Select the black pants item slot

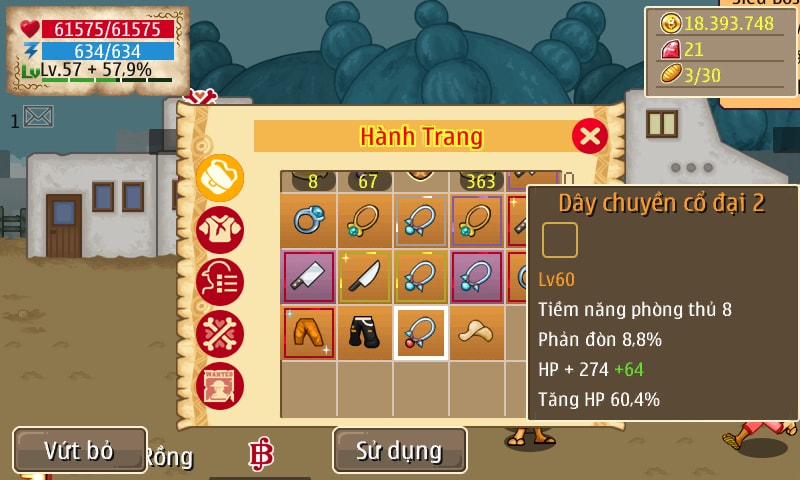(364, 333)
